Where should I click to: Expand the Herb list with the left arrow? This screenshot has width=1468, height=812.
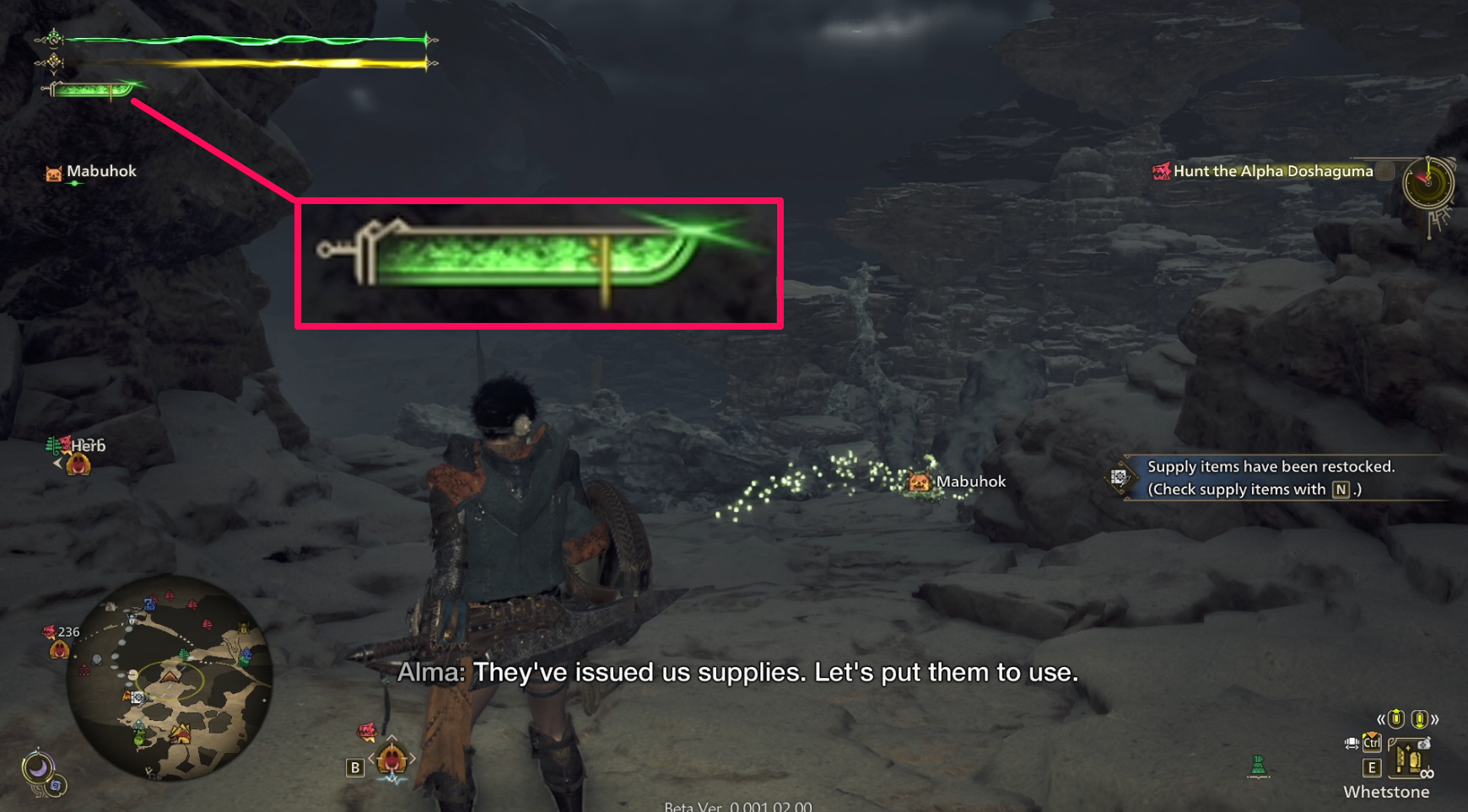(x=57, y=462)
